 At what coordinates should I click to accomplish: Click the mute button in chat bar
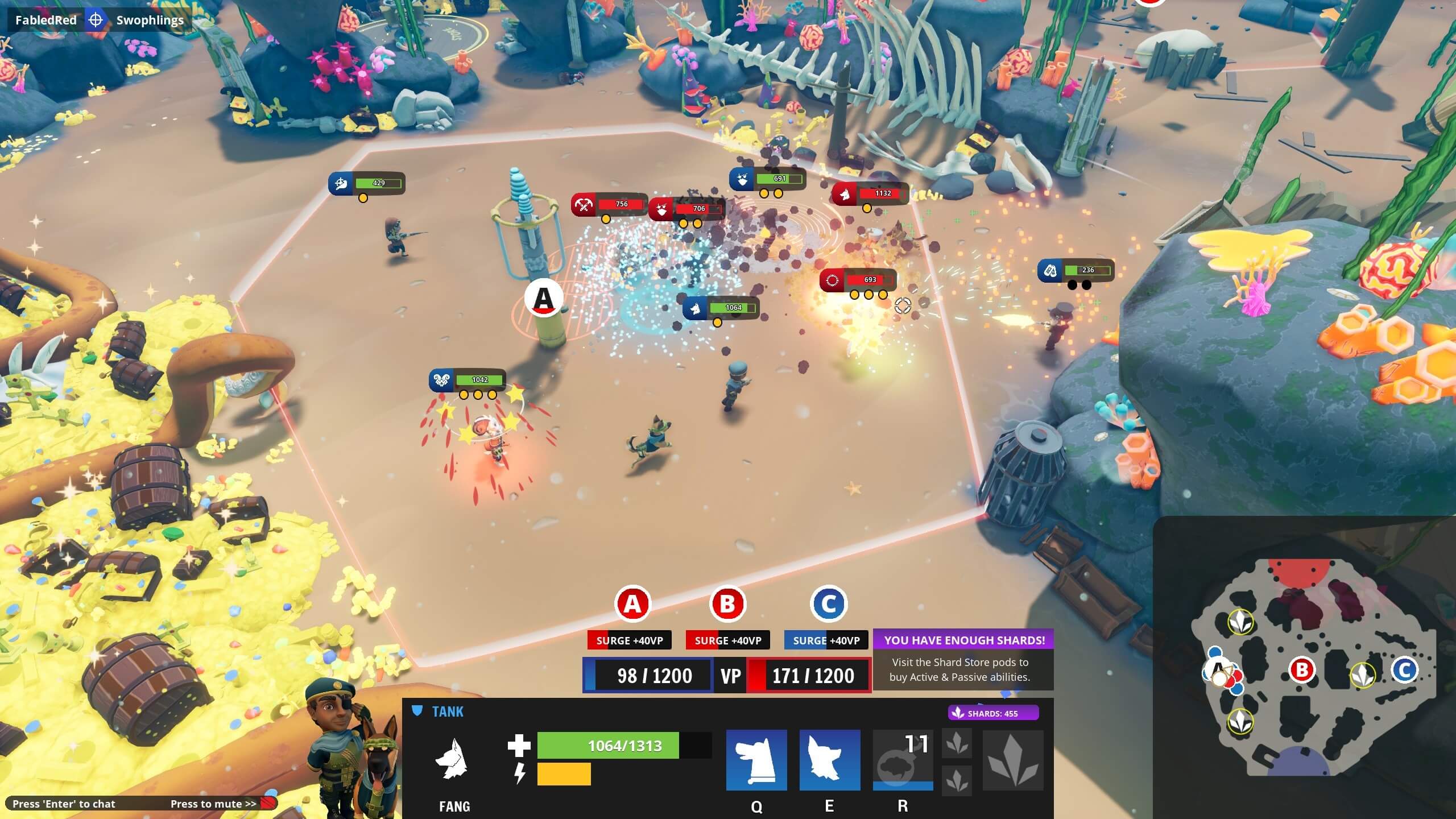click(x=268, y=803)
